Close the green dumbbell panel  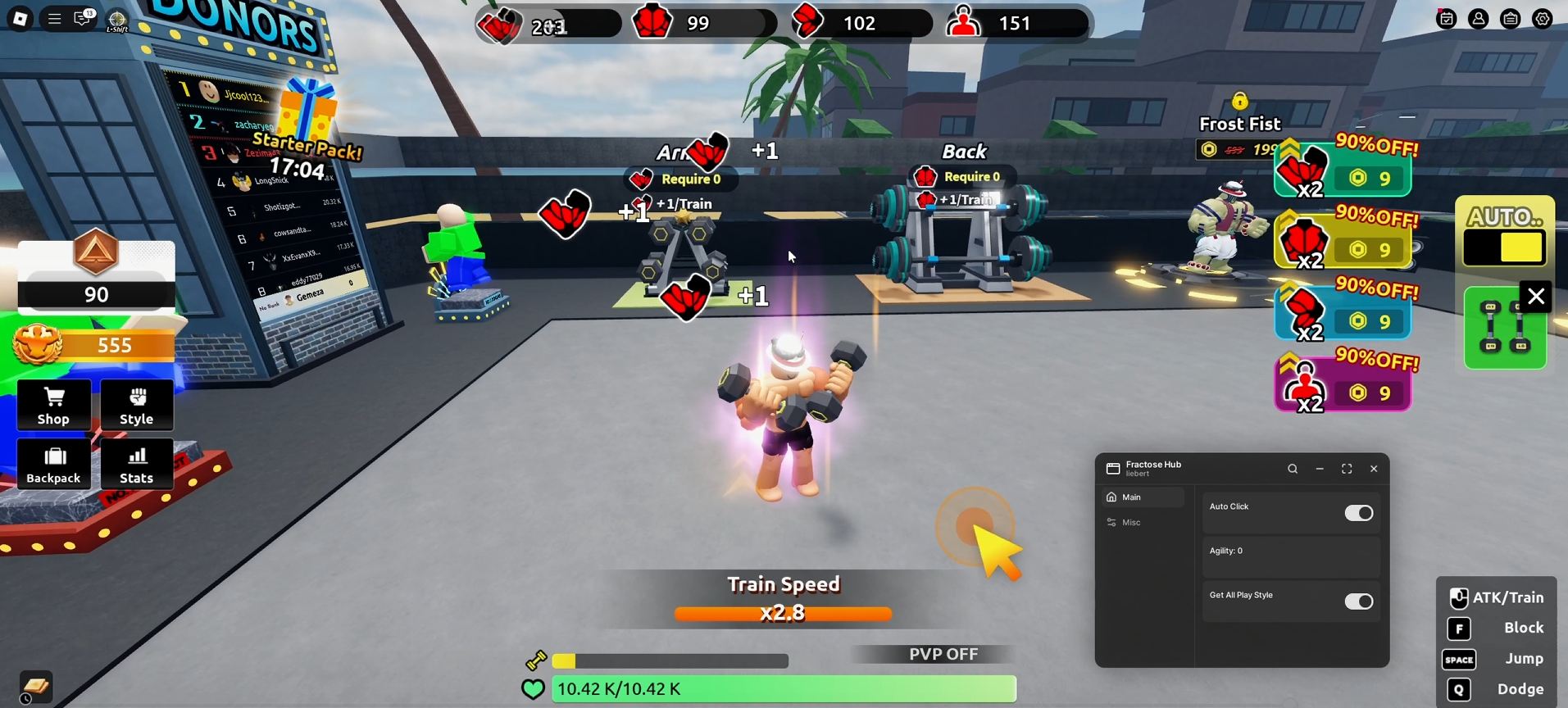click(x=1535, y=297)
